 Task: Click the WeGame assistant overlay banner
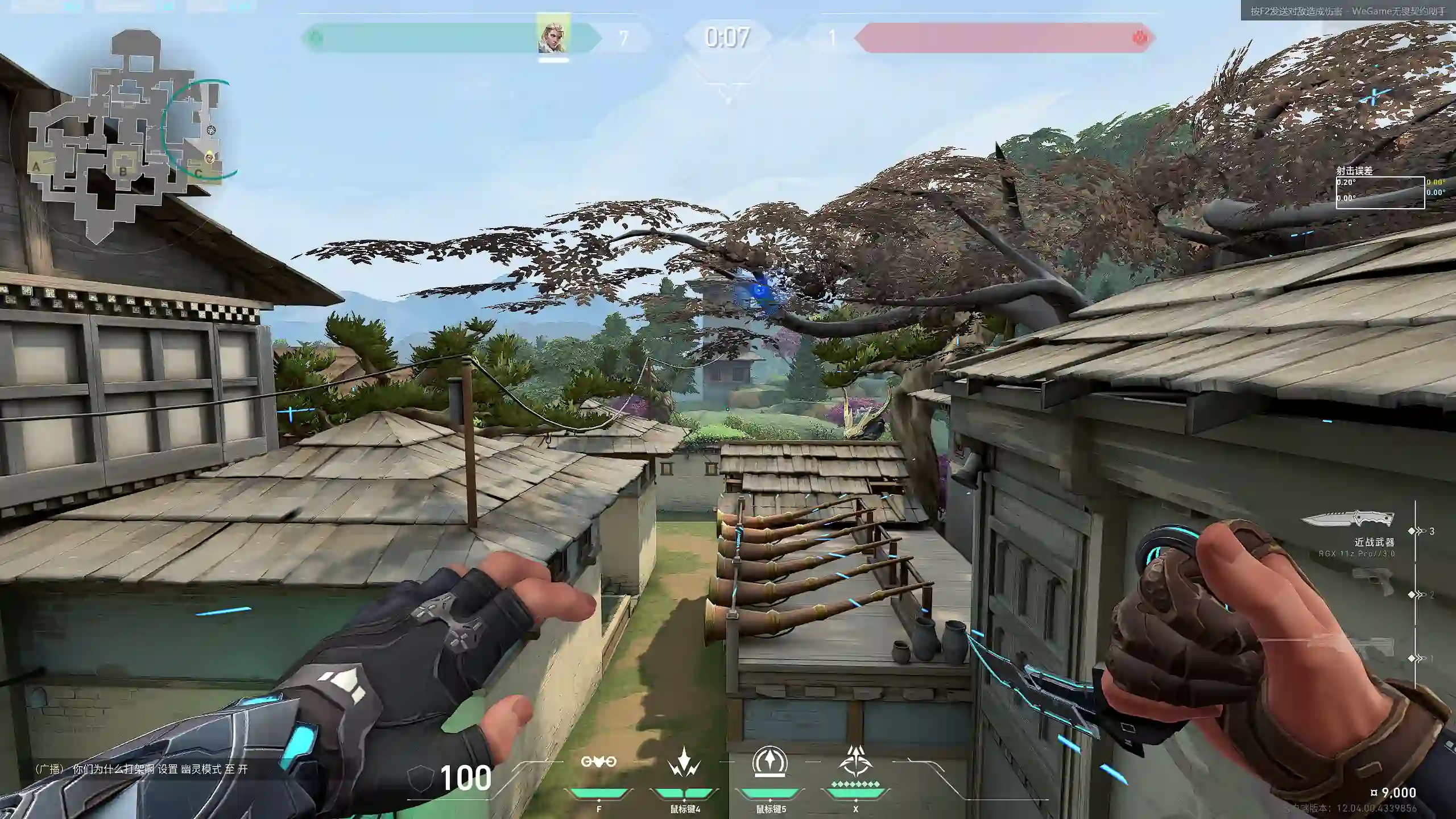(x=1347, y=11)
